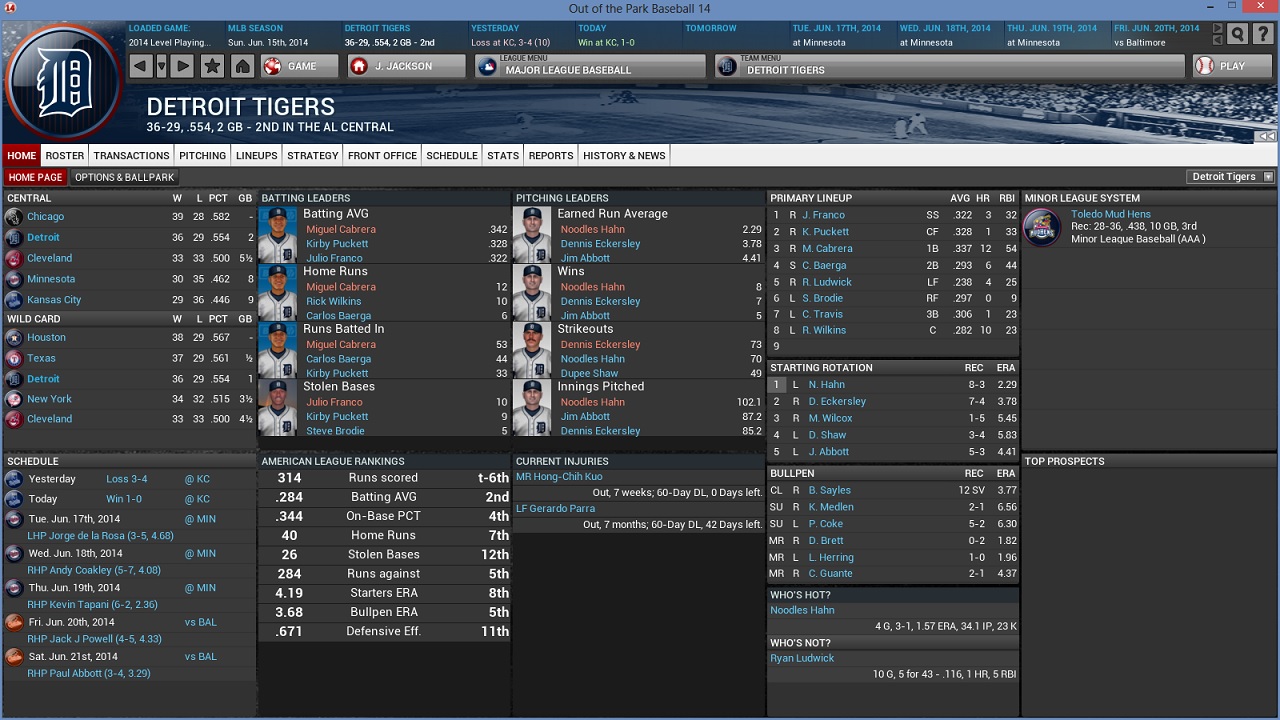Open the question mark help button
This screenshot has height=720, width=1280.
click(x=1261, y=34)
